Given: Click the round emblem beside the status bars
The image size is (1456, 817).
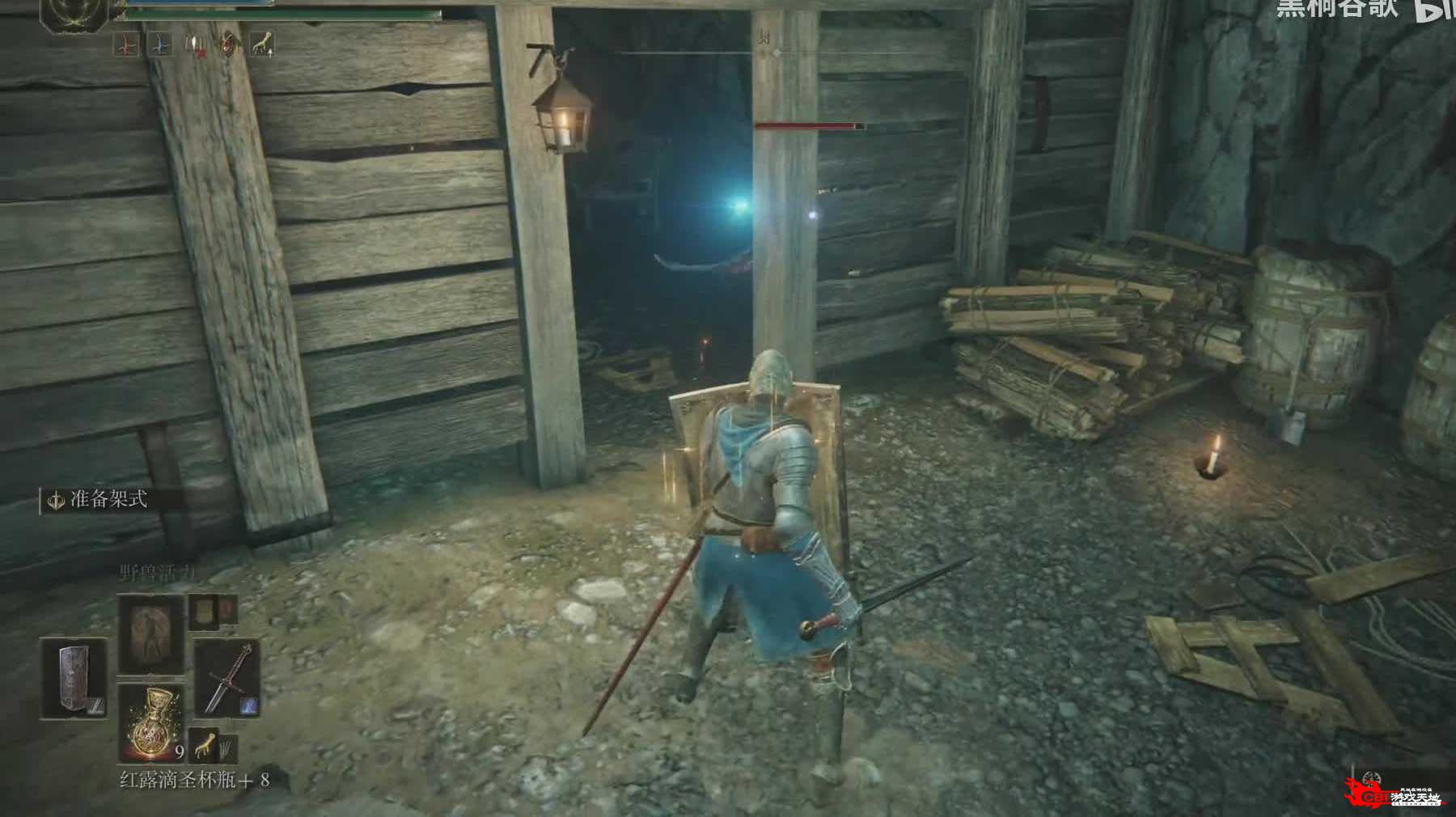Looking at the screenshot, I should coord(74,14).
